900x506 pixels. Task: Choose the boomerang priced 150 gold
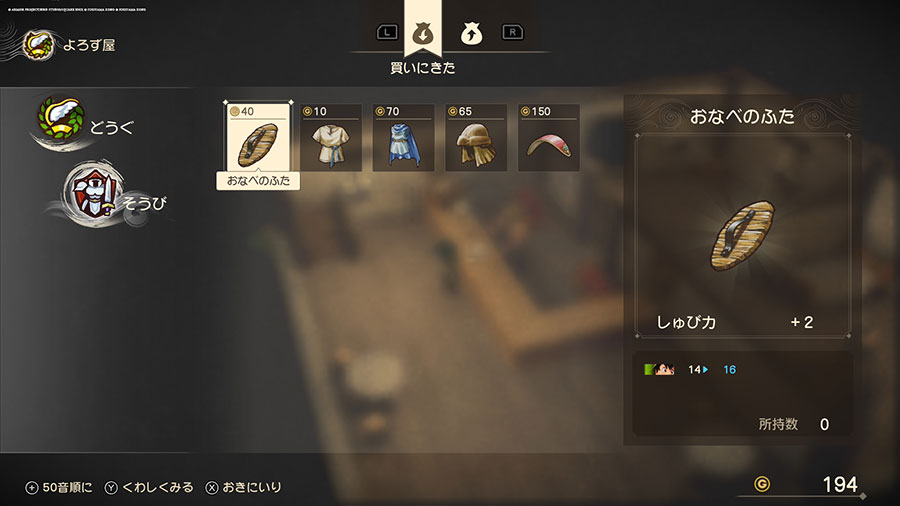pos(548,139)
